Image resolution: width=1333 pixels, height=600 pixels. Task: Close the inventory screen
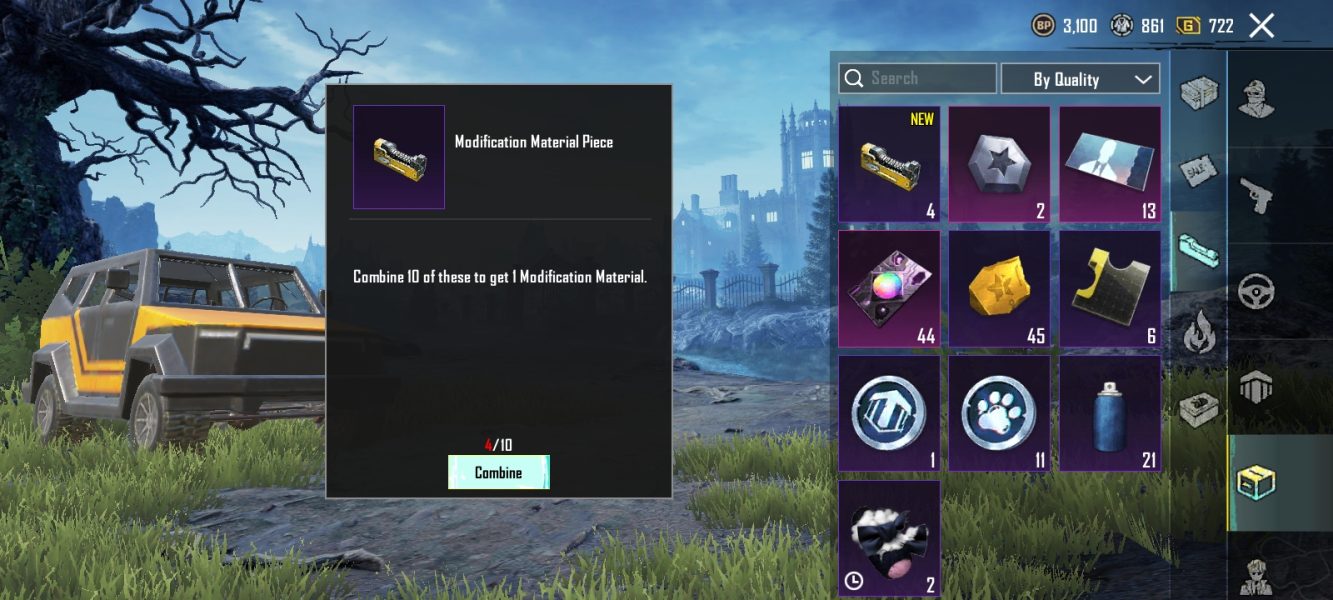pyautogui.click(x=1262, y=26)
